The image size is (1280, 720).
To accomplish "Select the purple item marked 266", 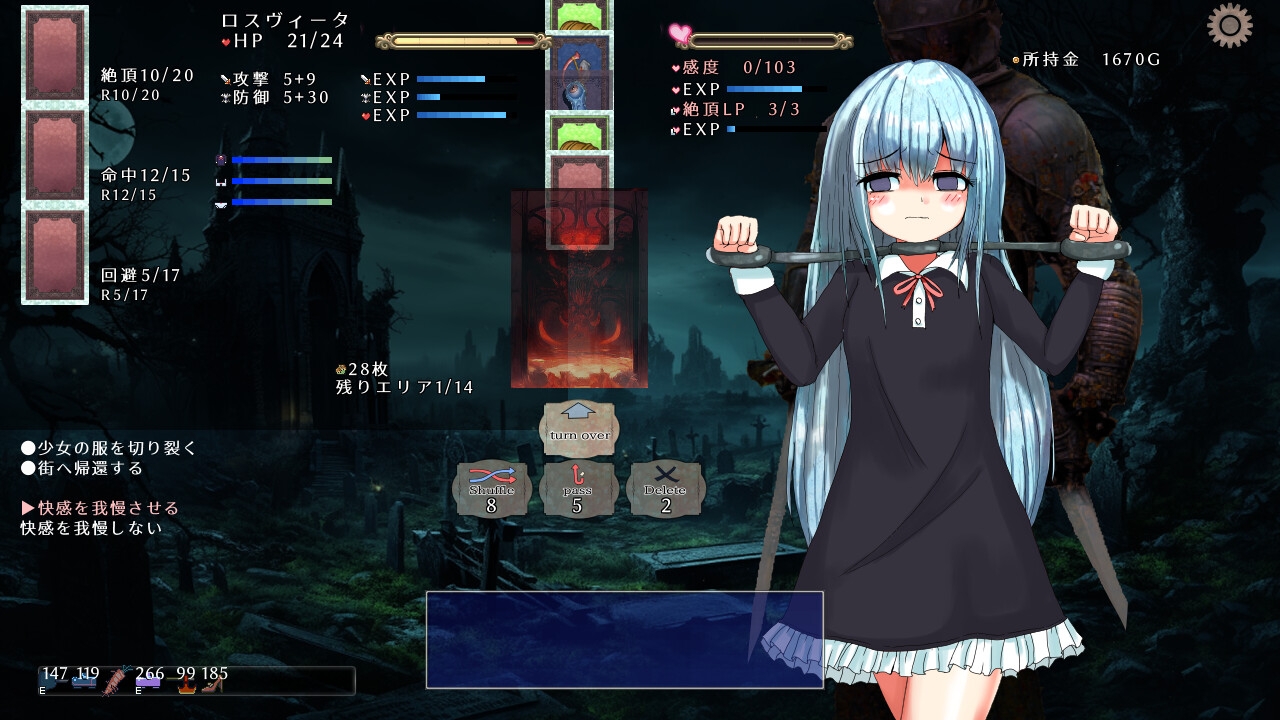I will [x=148, y=685].
